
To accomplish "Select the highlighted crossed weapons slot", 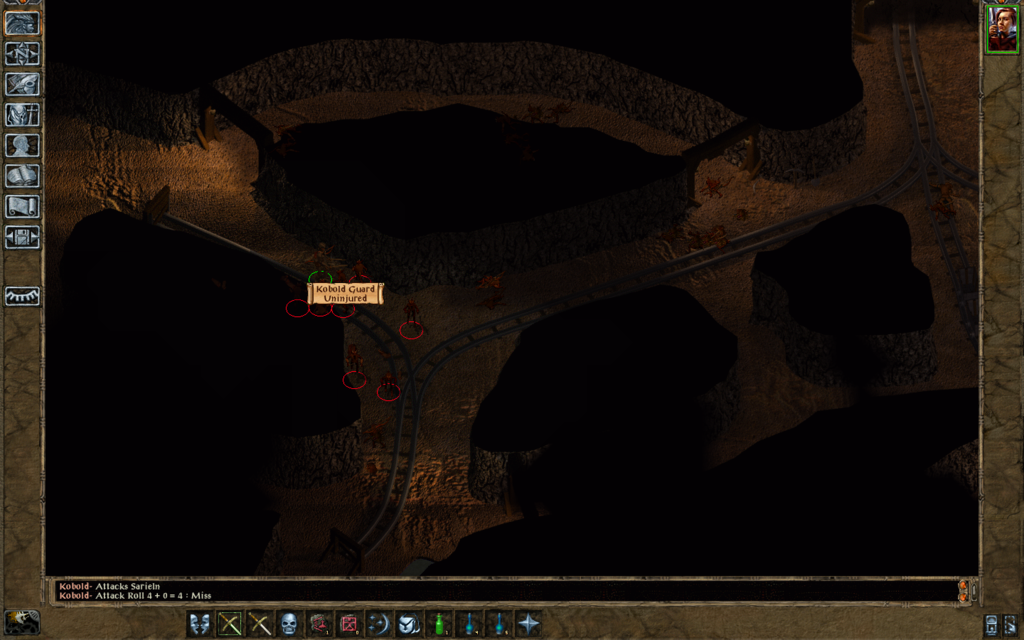I will pyautogui.click(x=230, y=624).
